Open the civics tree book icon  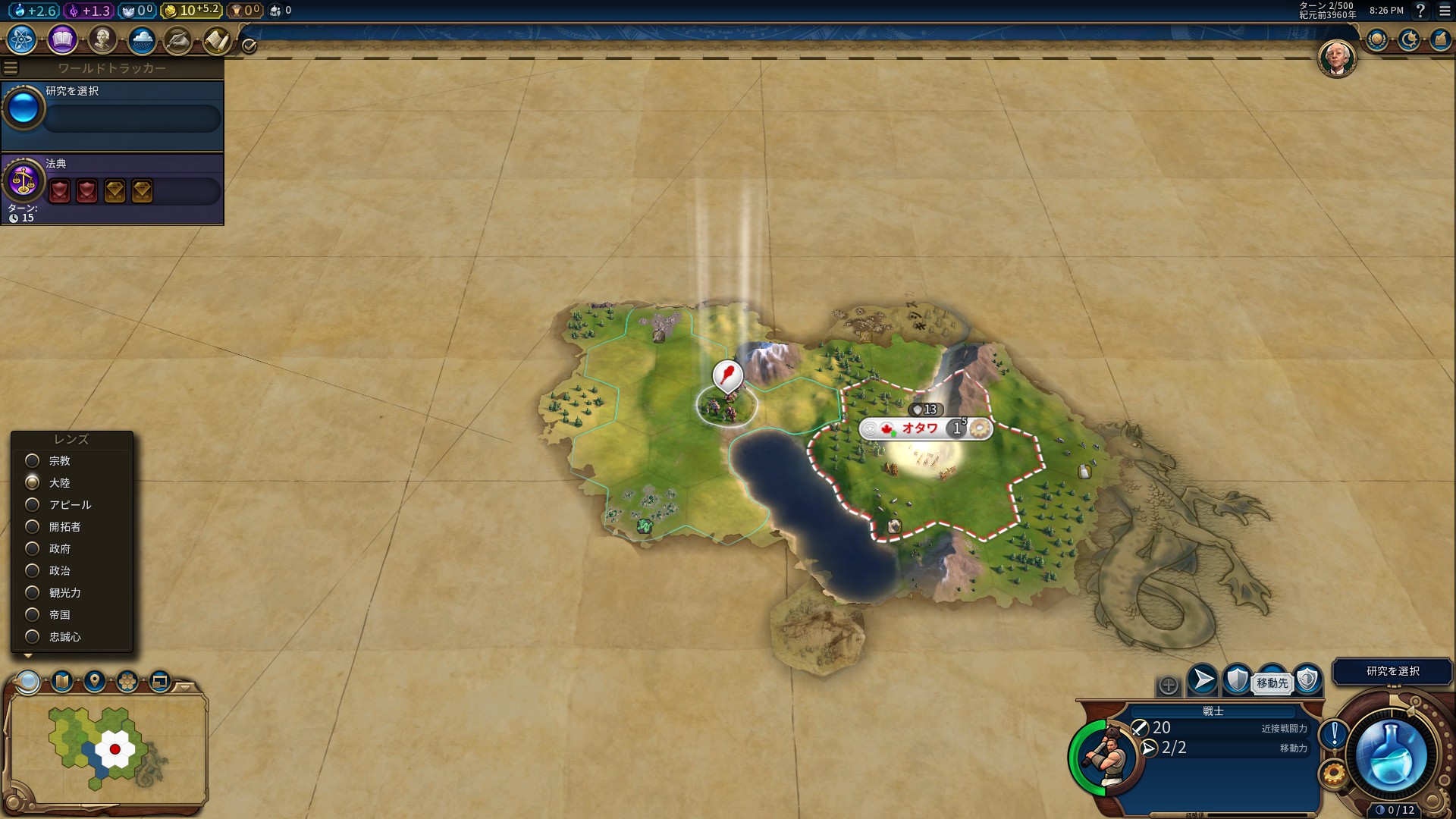click(x=62, y=39)
